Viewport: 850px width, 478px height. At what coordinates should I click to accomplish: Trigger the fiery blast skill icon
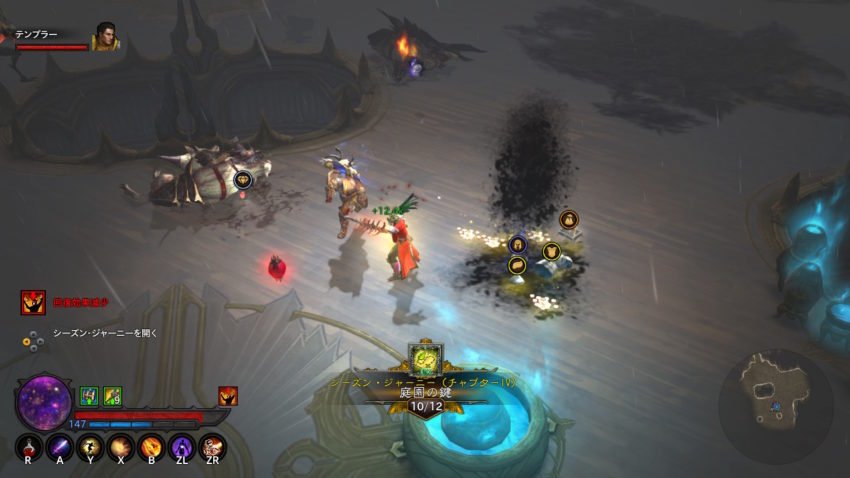pos(121,447)
